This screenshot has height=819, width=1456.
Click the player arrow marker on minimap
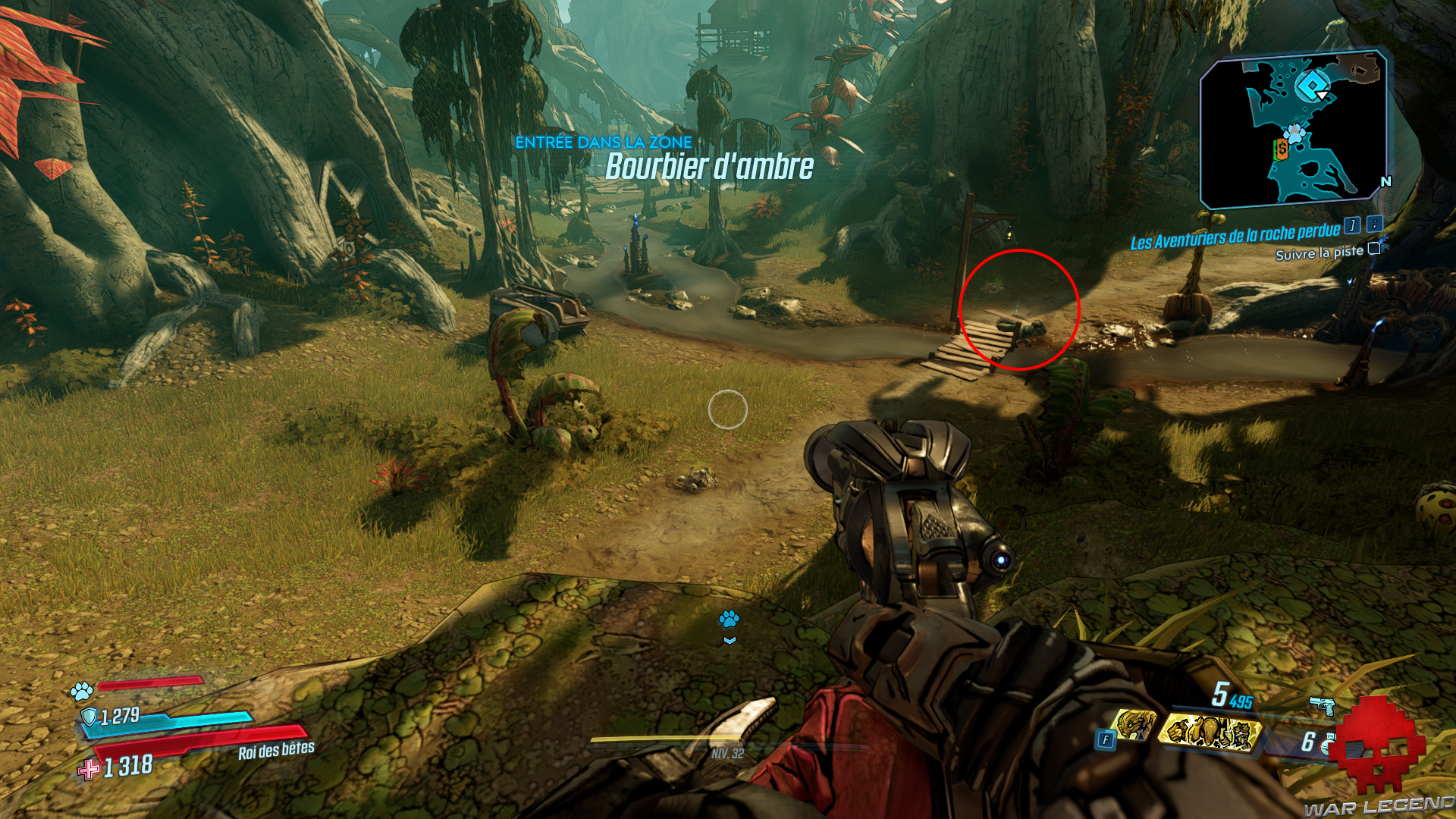pos(1322,95)
